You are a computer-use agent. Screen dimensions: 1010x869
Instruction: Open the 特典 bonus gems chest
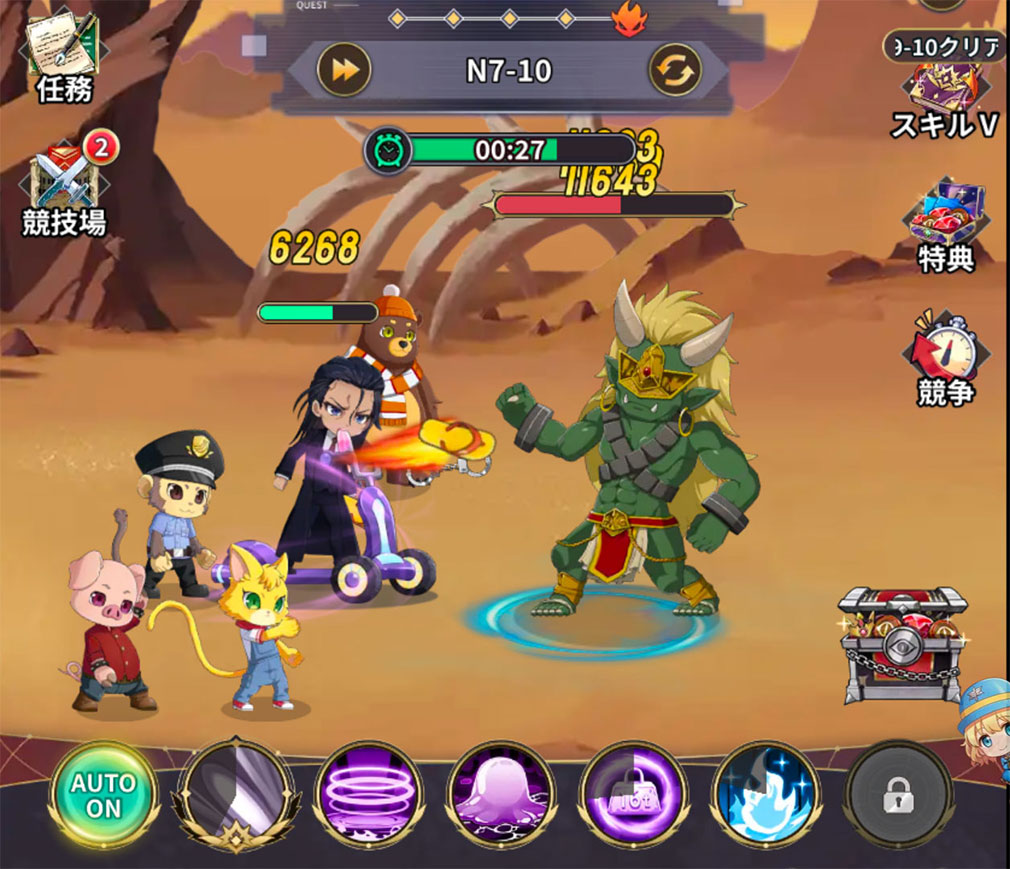[946, 225]
